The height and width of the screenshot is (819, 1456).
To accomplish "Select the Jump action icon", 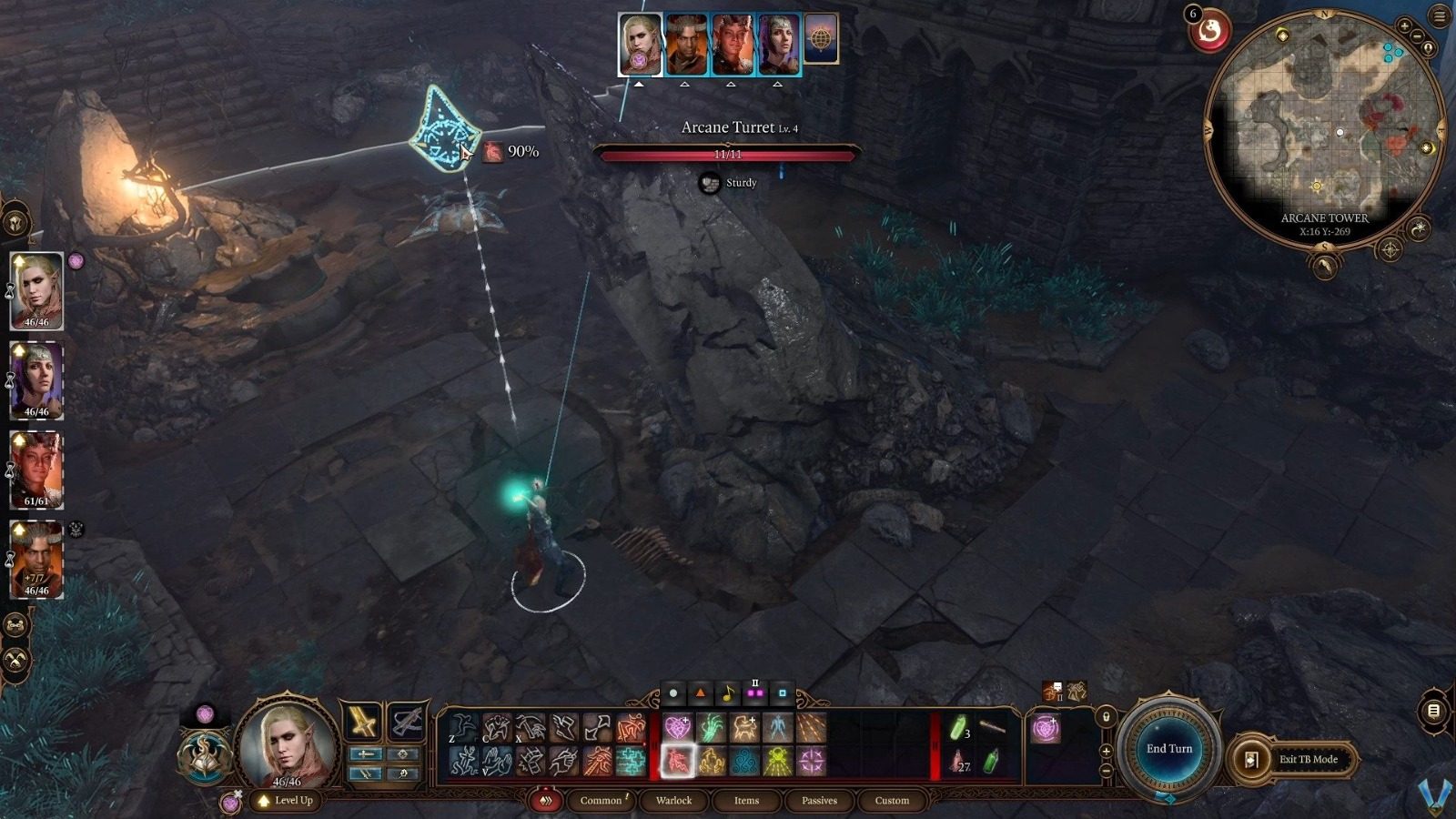I will tap(462, 725).
